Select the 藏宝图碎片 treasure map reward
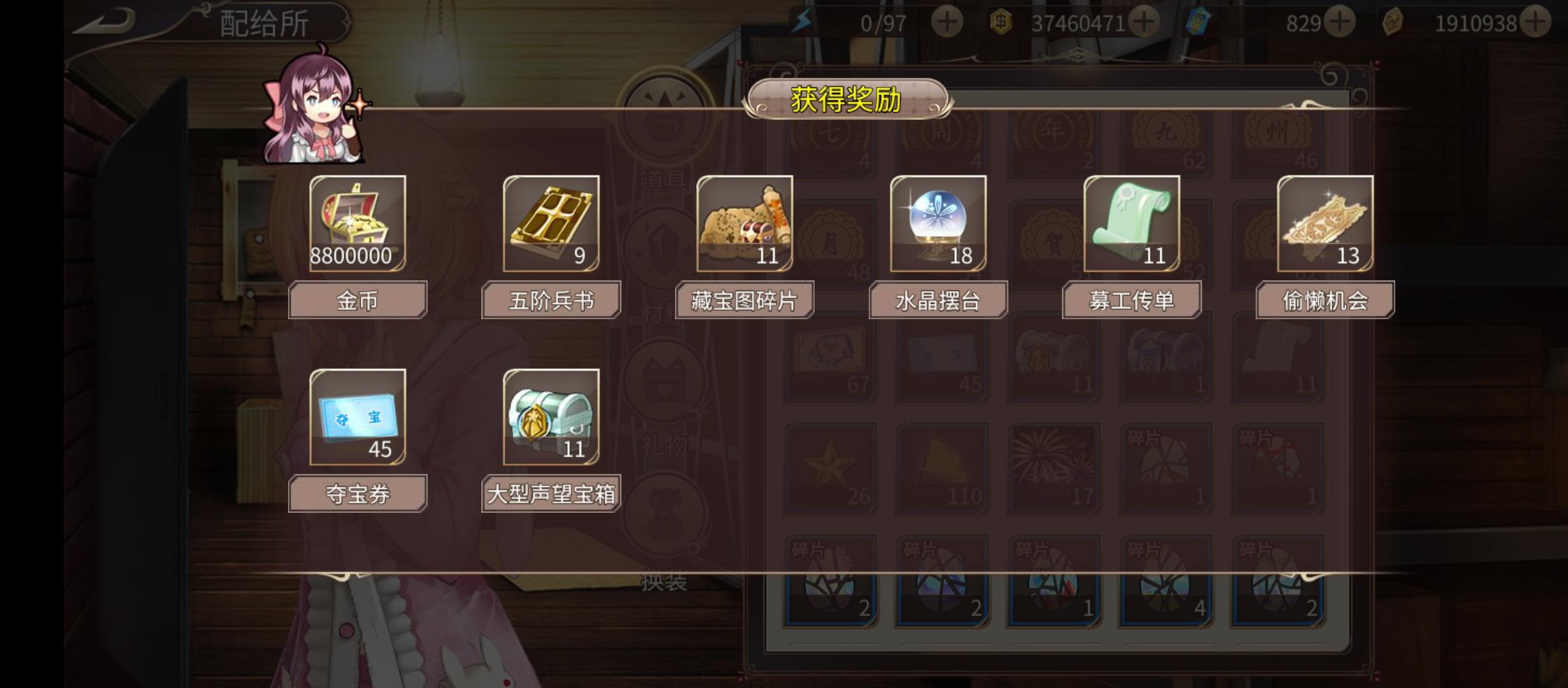 click(x=746, y=226)
